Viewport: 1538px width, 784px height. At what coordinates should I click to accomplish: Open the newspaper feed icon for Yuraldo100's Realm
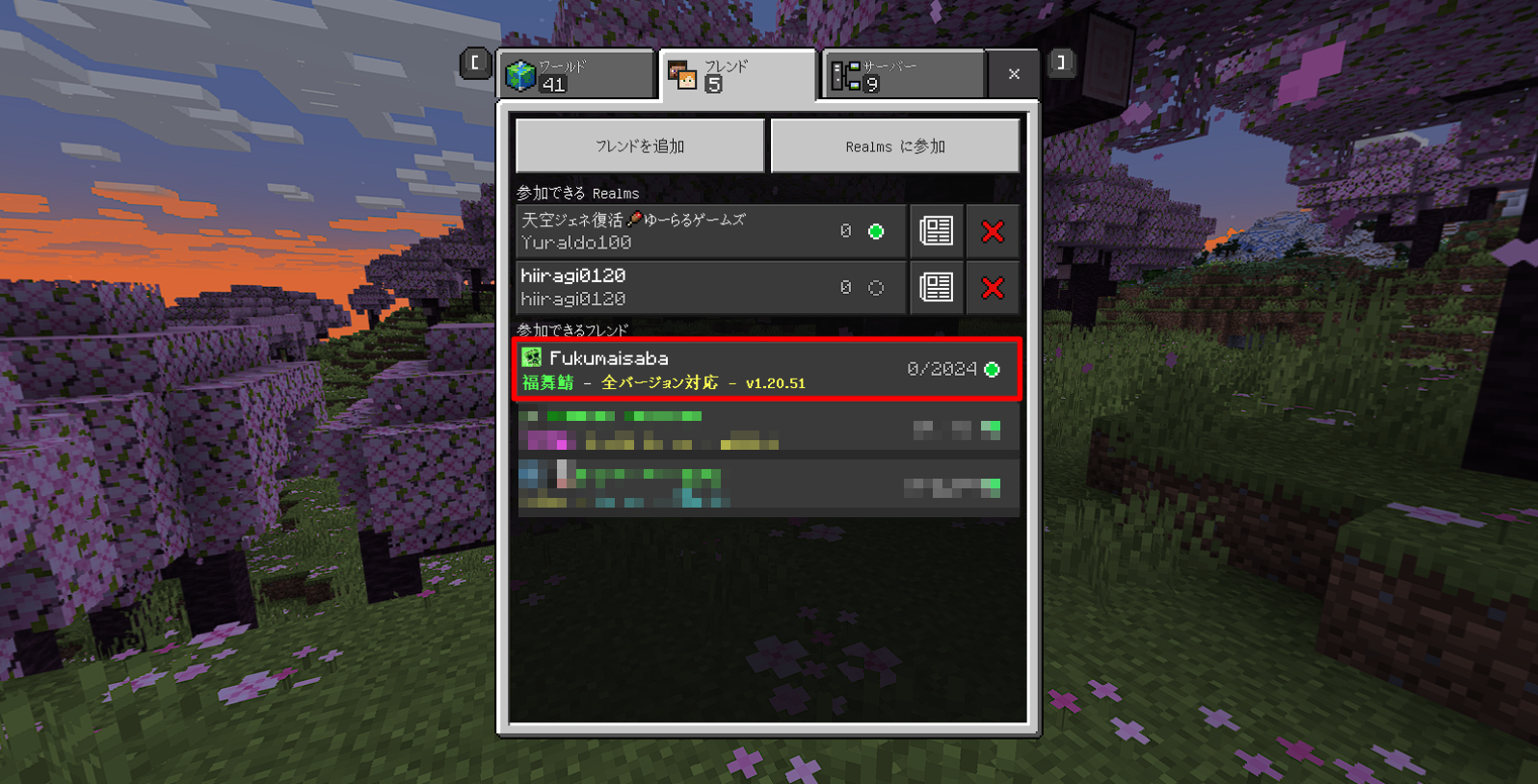click(x=936, y=230)
